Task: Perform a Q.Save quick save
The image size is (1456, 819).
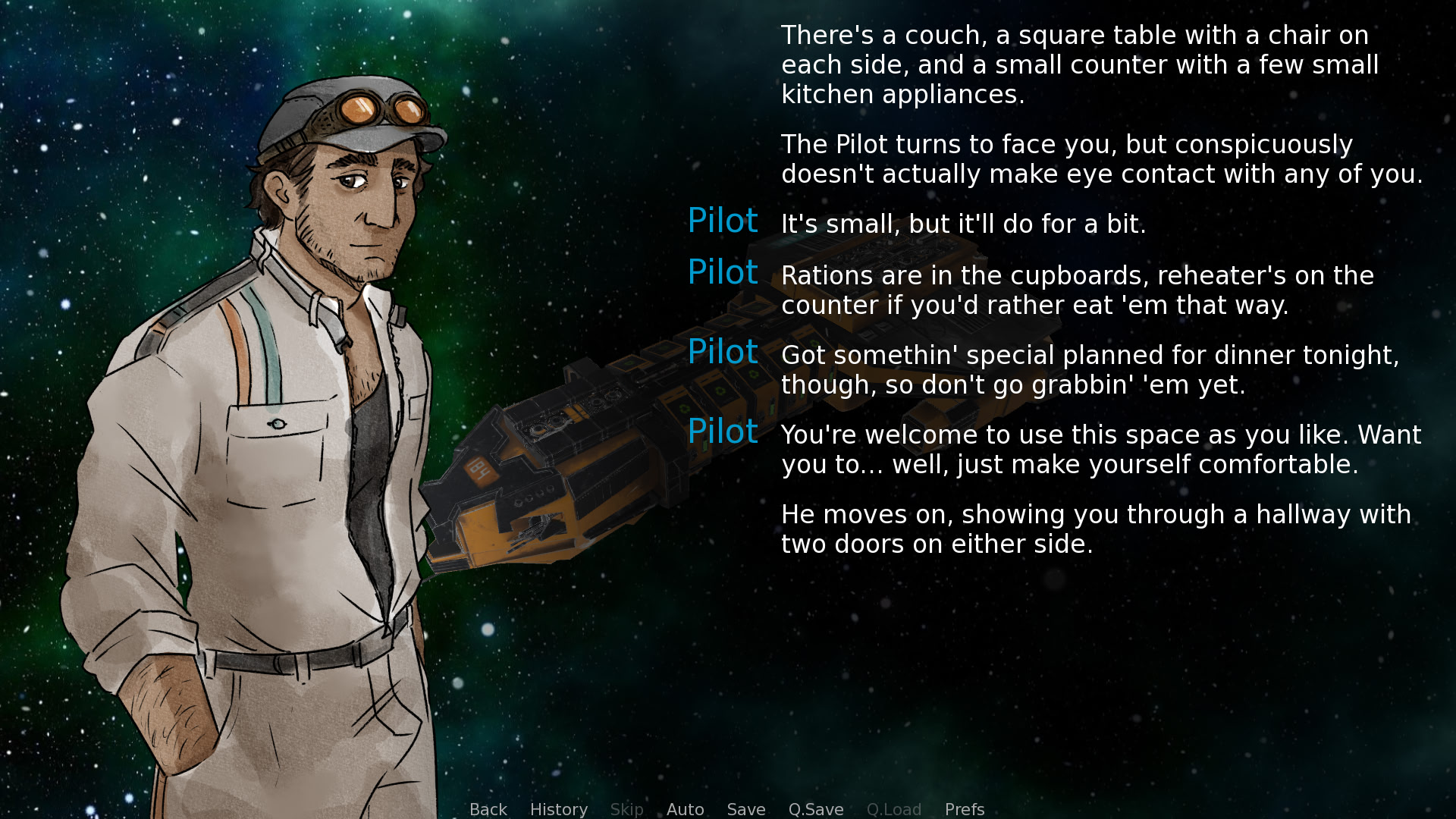Action: tap(815, 809)
